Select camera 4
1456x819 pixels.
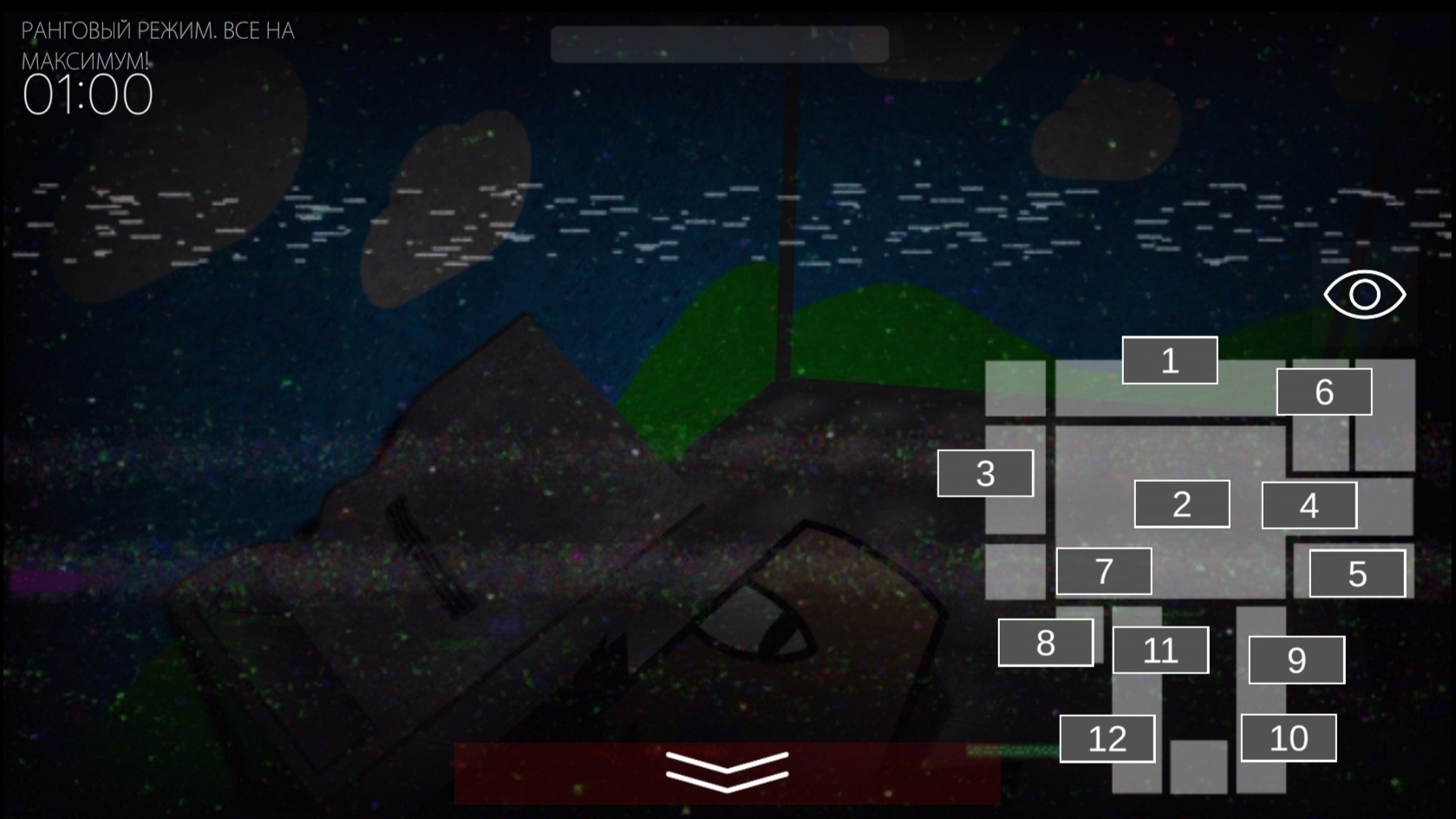tap(1310, 505)
